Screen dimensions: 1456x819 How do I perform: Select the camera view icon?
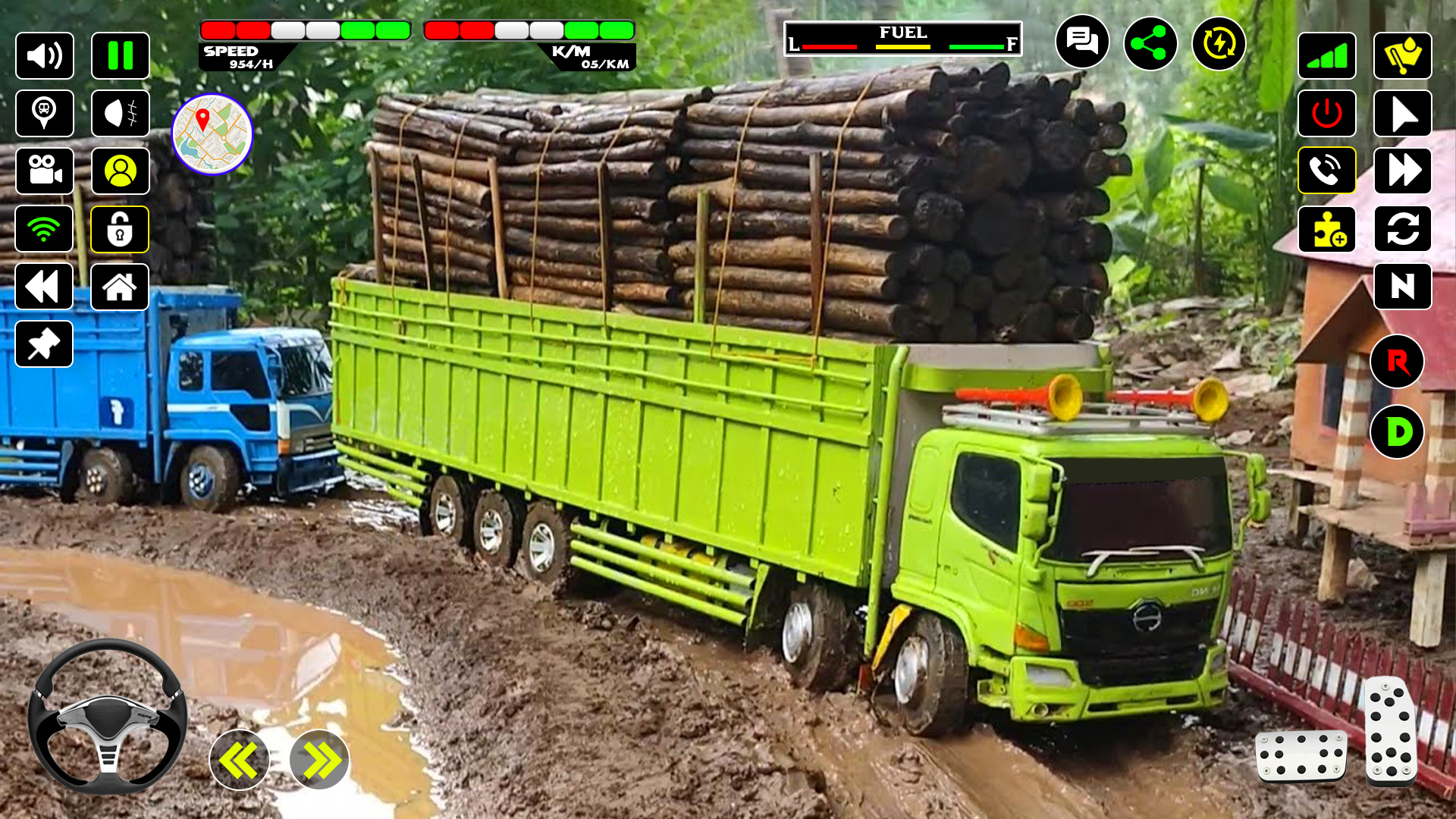point(44,171)
